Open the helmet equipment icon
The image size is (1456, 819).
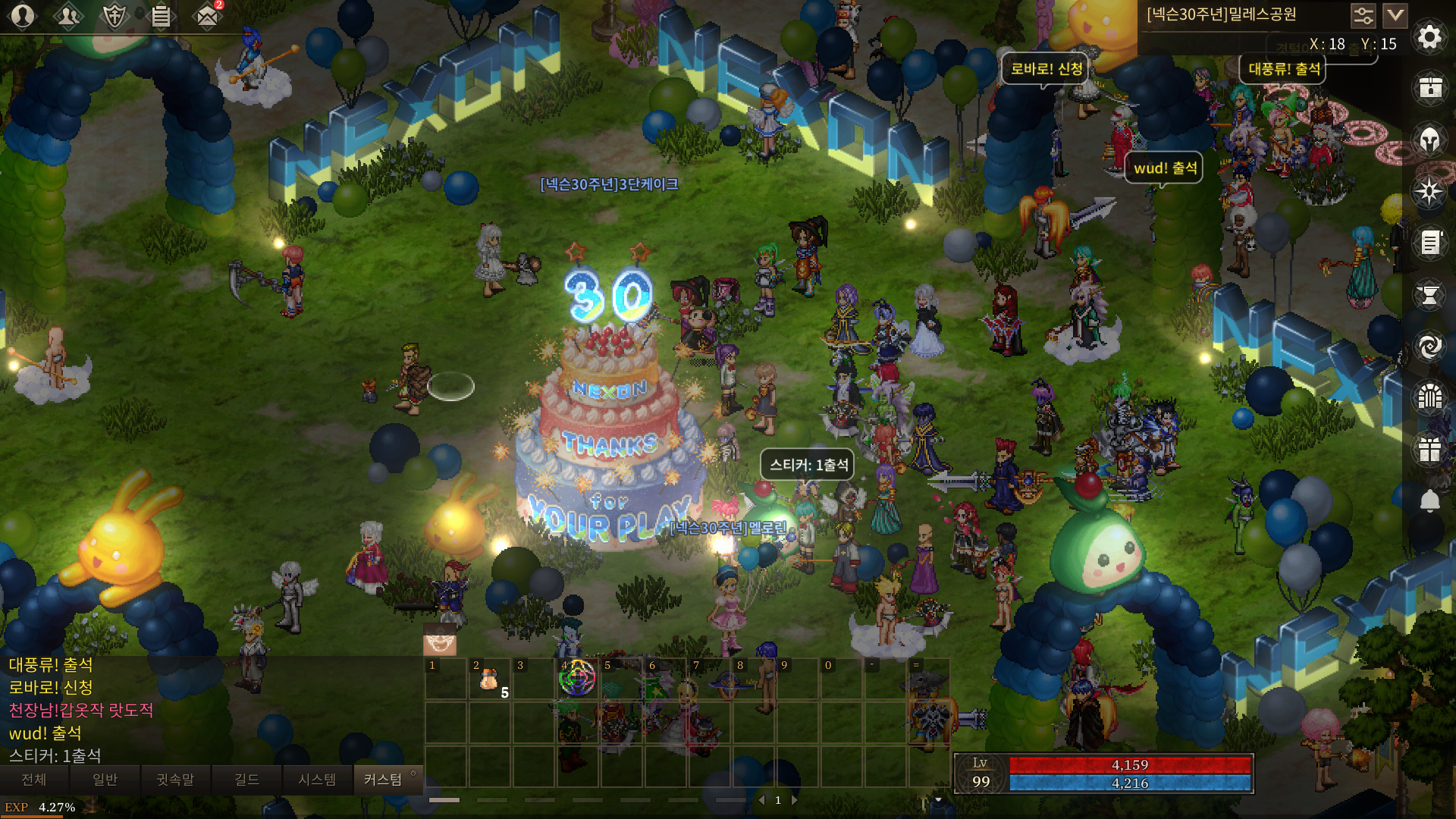(x=1429, y=140)
